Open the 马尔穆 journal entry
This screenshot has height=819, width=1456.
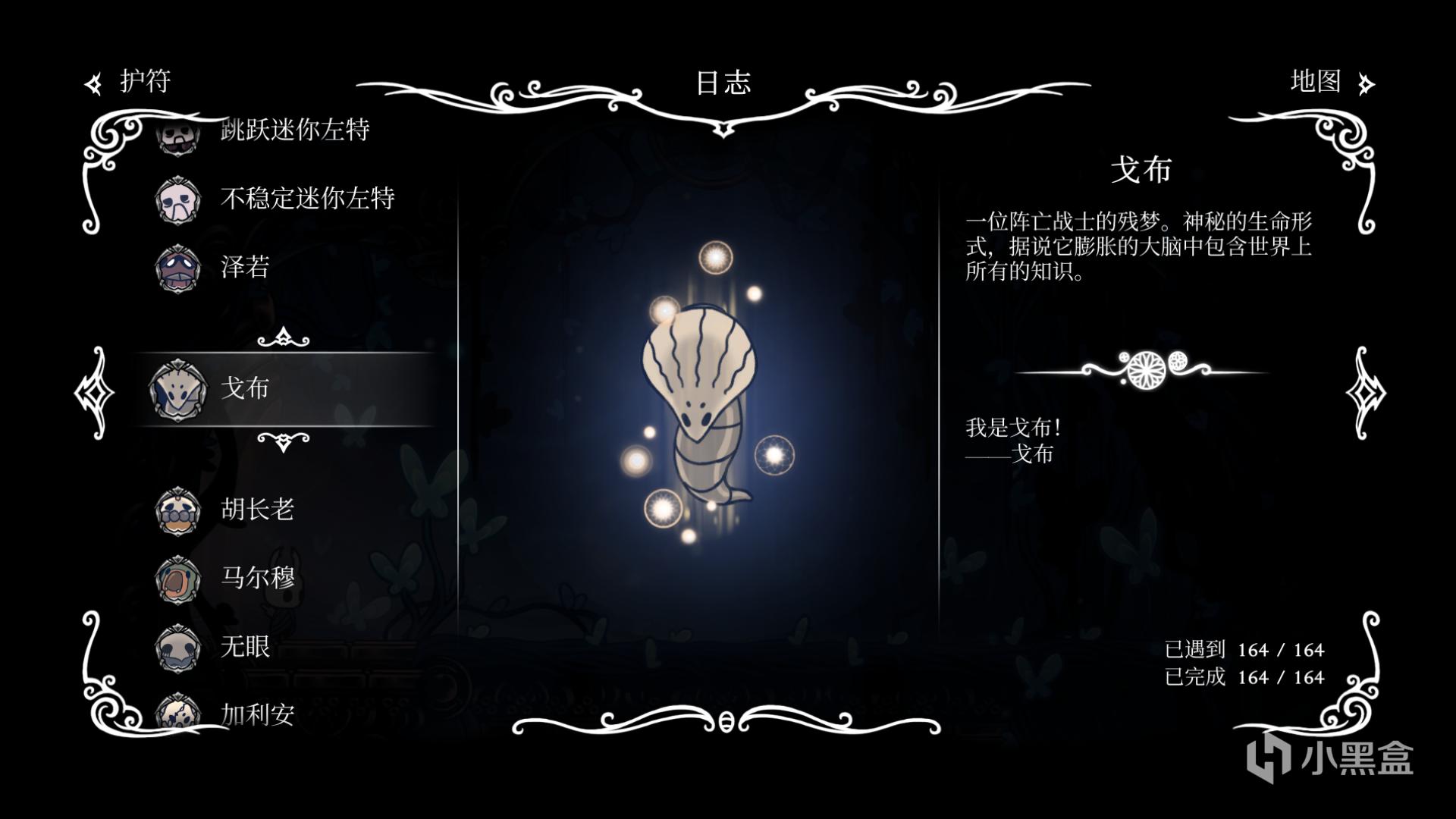(256, 578)
